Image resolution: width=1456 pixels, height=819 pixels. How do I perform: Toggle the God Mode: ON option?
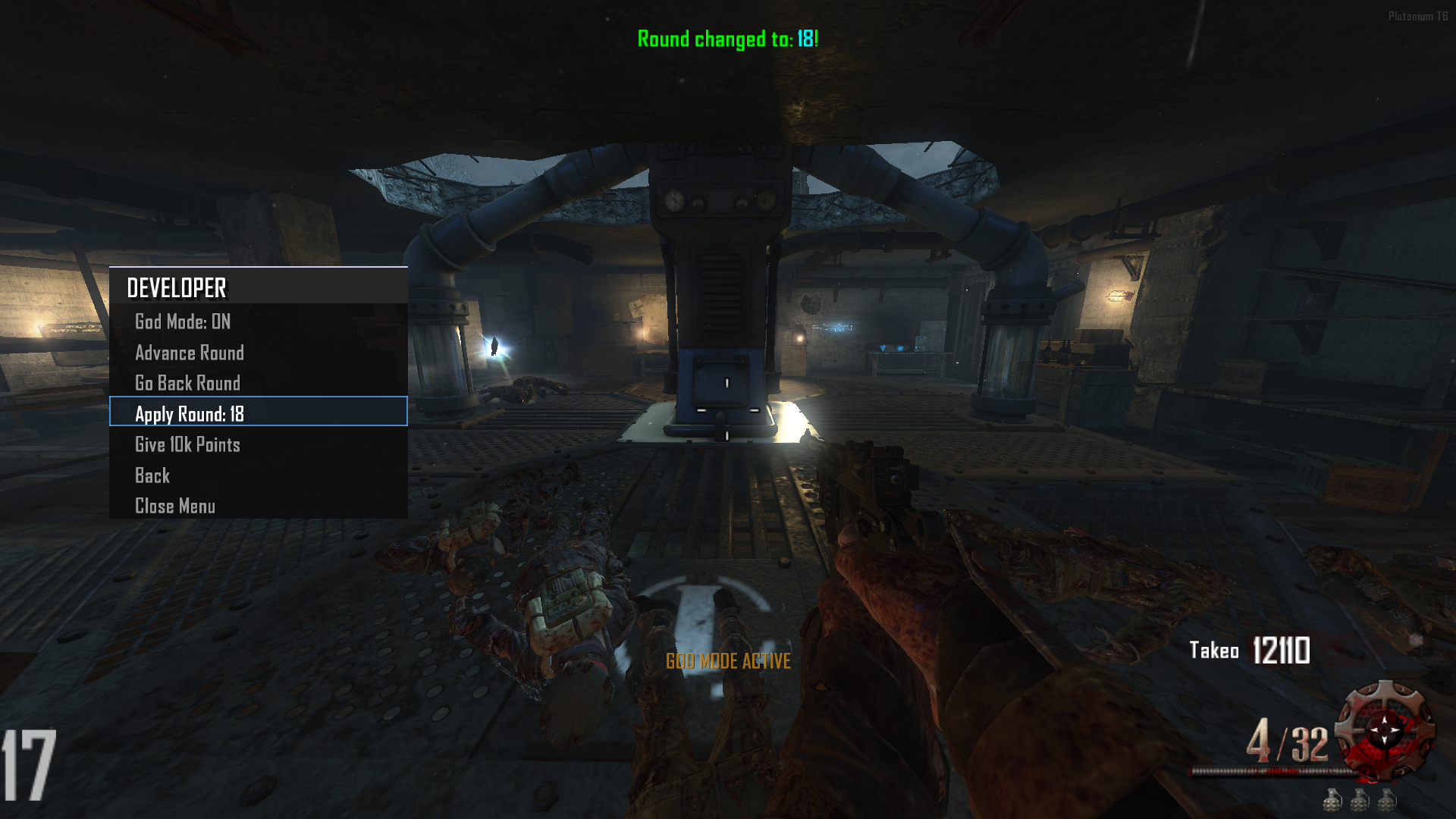pyautogui.click(x=183, y=322)
